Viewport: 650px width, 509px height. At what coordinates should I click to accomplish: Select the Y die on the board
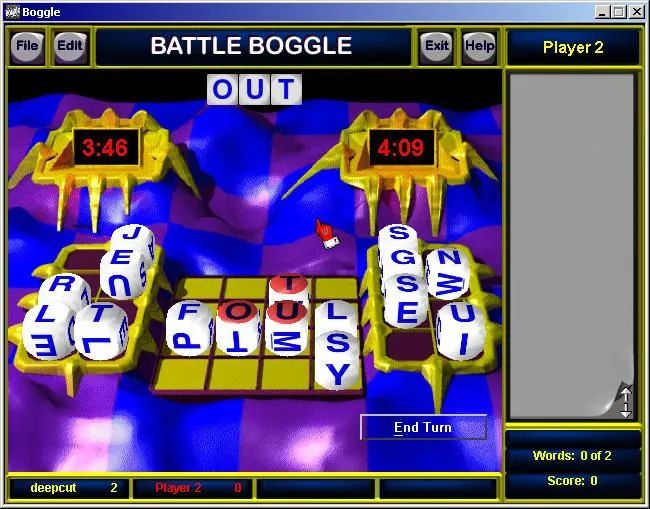point(339,375)
